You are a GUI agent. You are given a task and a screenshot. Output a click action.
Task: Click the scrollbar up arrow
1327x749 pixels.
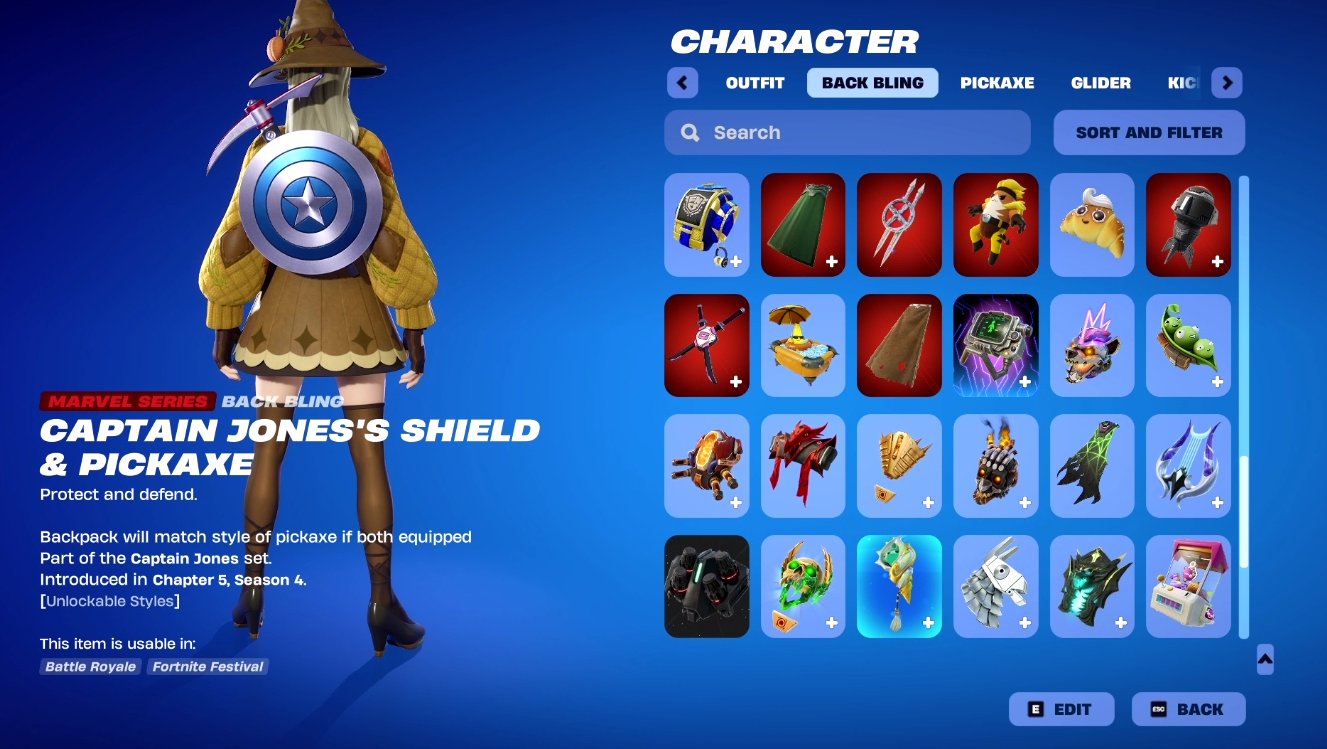pos(1264,660)
